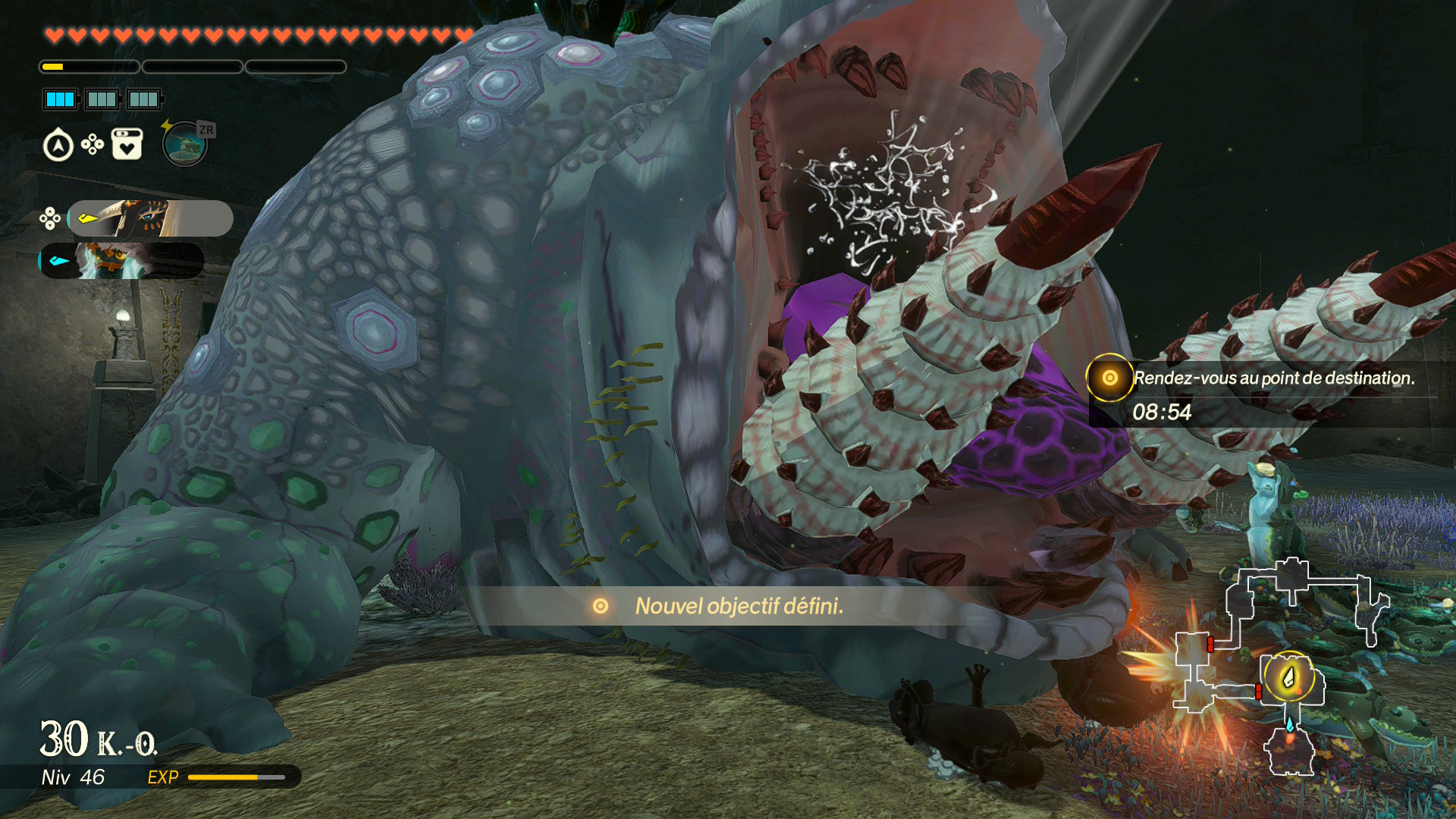This screenshot has height=819, width=1456.
Task: Switch to the white-haired goggled character portrait
Action: 121,261
